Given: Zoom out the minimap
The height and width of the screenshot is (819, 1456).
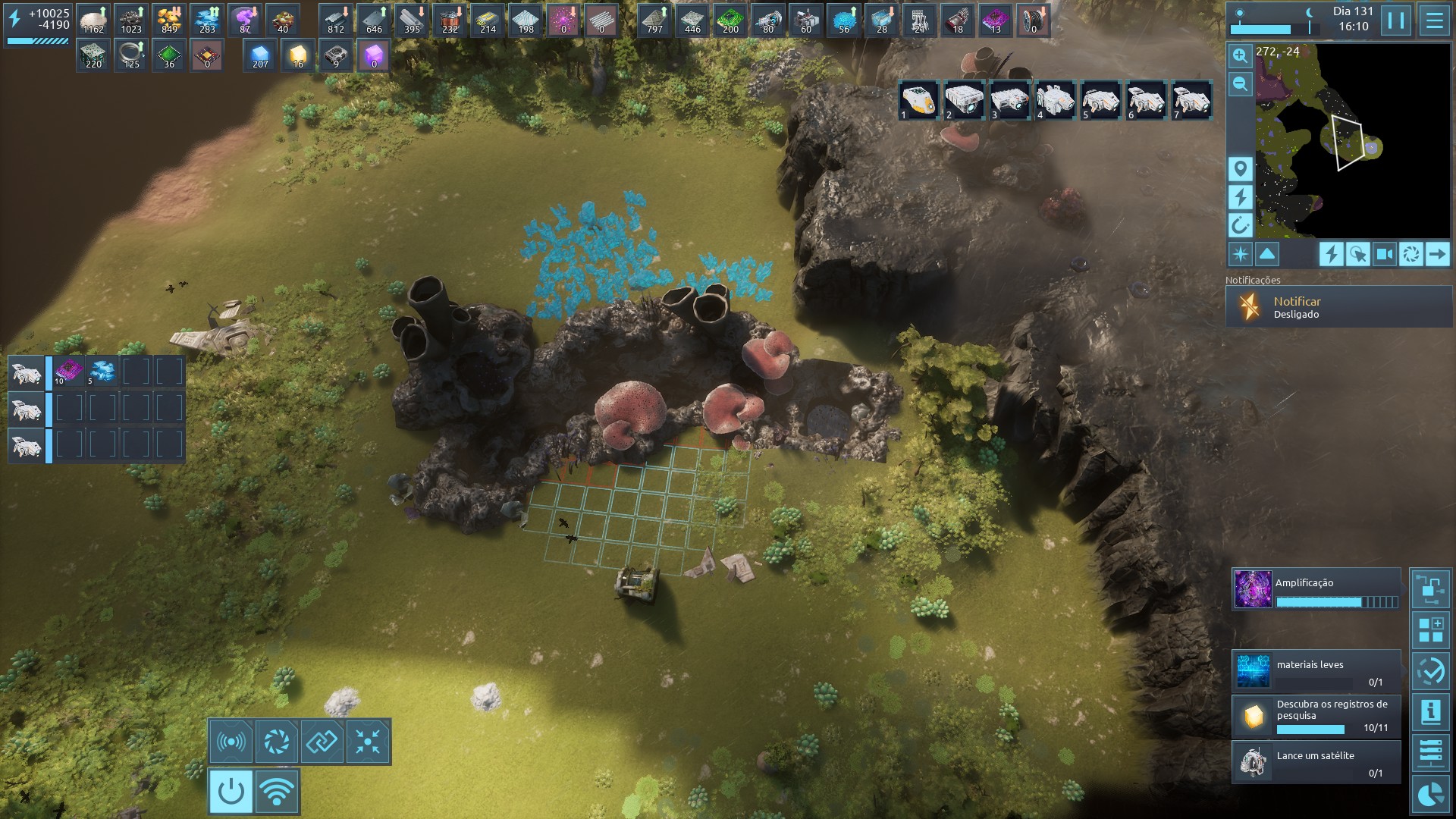Looking at the screenshot, I should click(1240, 84).
